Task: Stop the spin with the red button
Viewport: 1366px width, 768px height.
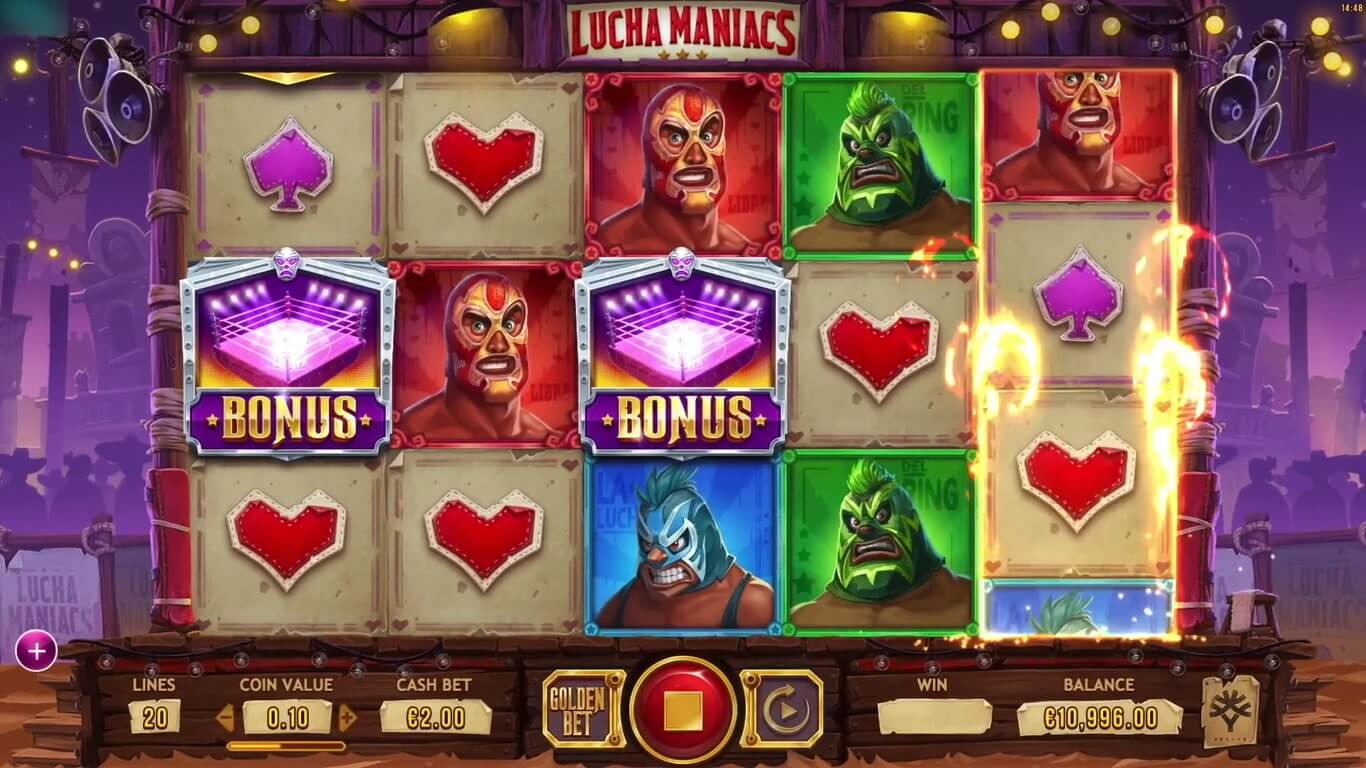Action: tap(683, 711)
